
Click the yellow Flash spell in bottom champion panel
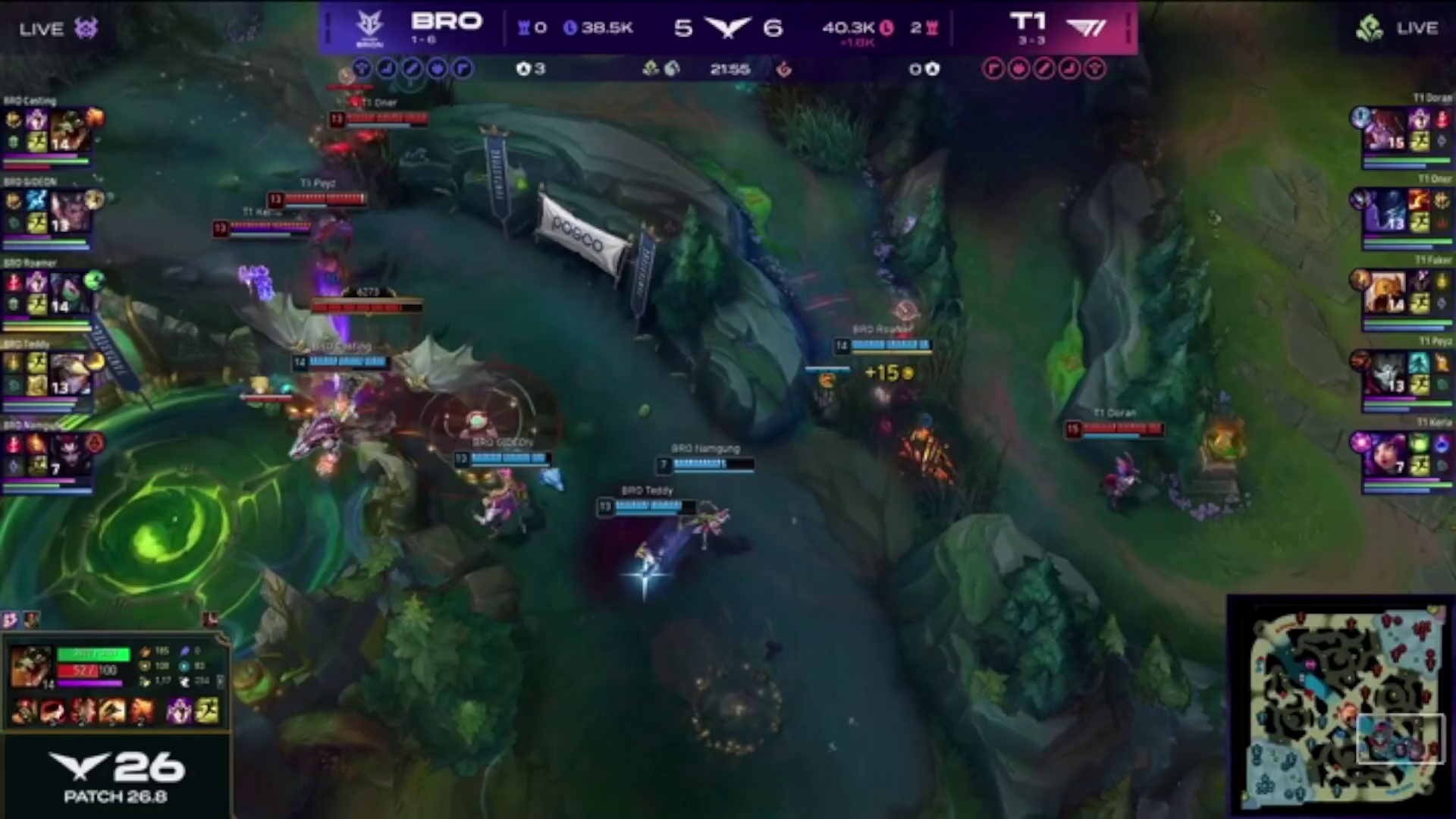[206, 711]
